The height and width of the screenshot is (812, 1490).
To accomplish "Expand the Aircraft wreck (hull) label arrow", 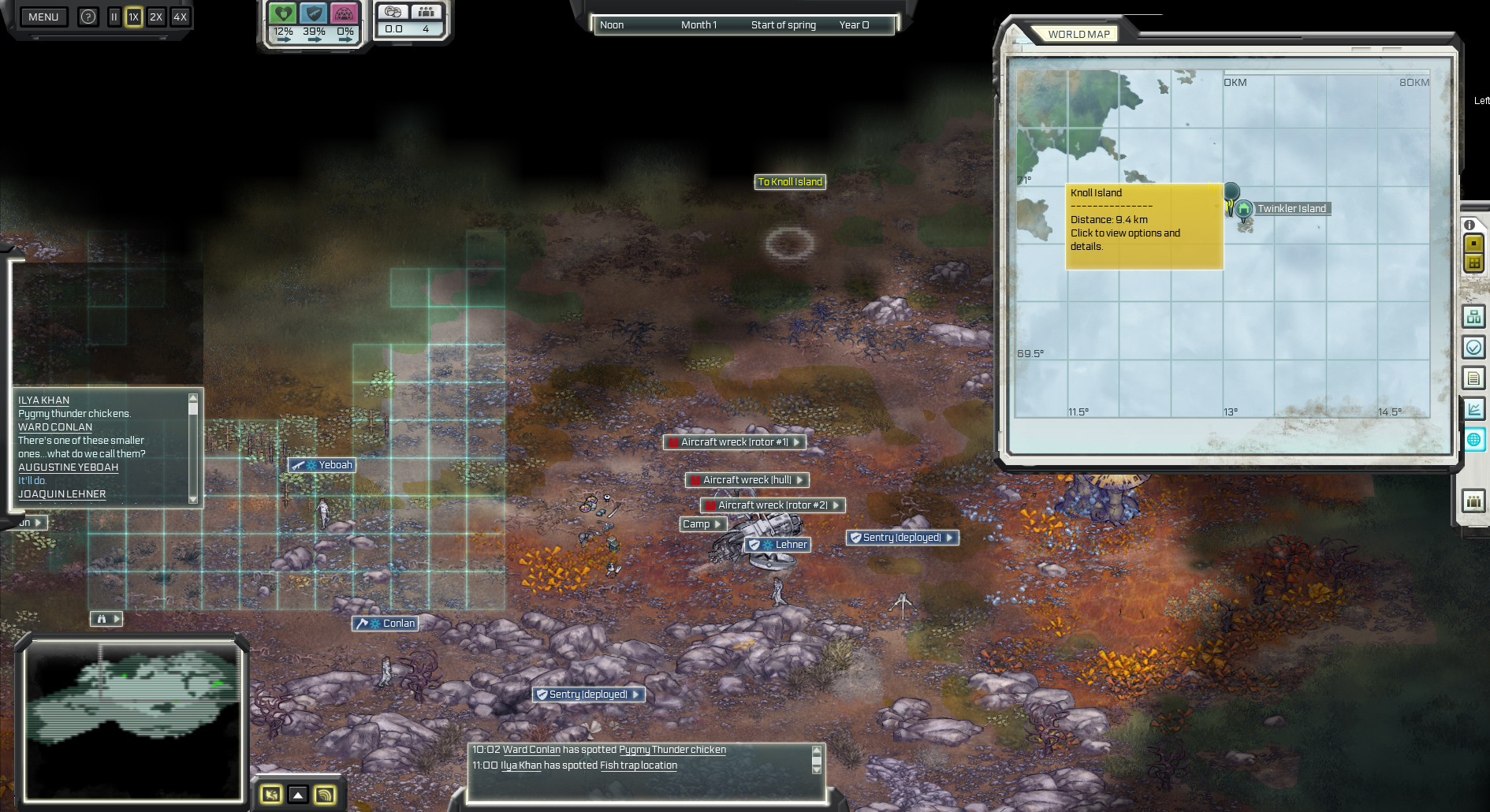I will click(x=799, y=480).
